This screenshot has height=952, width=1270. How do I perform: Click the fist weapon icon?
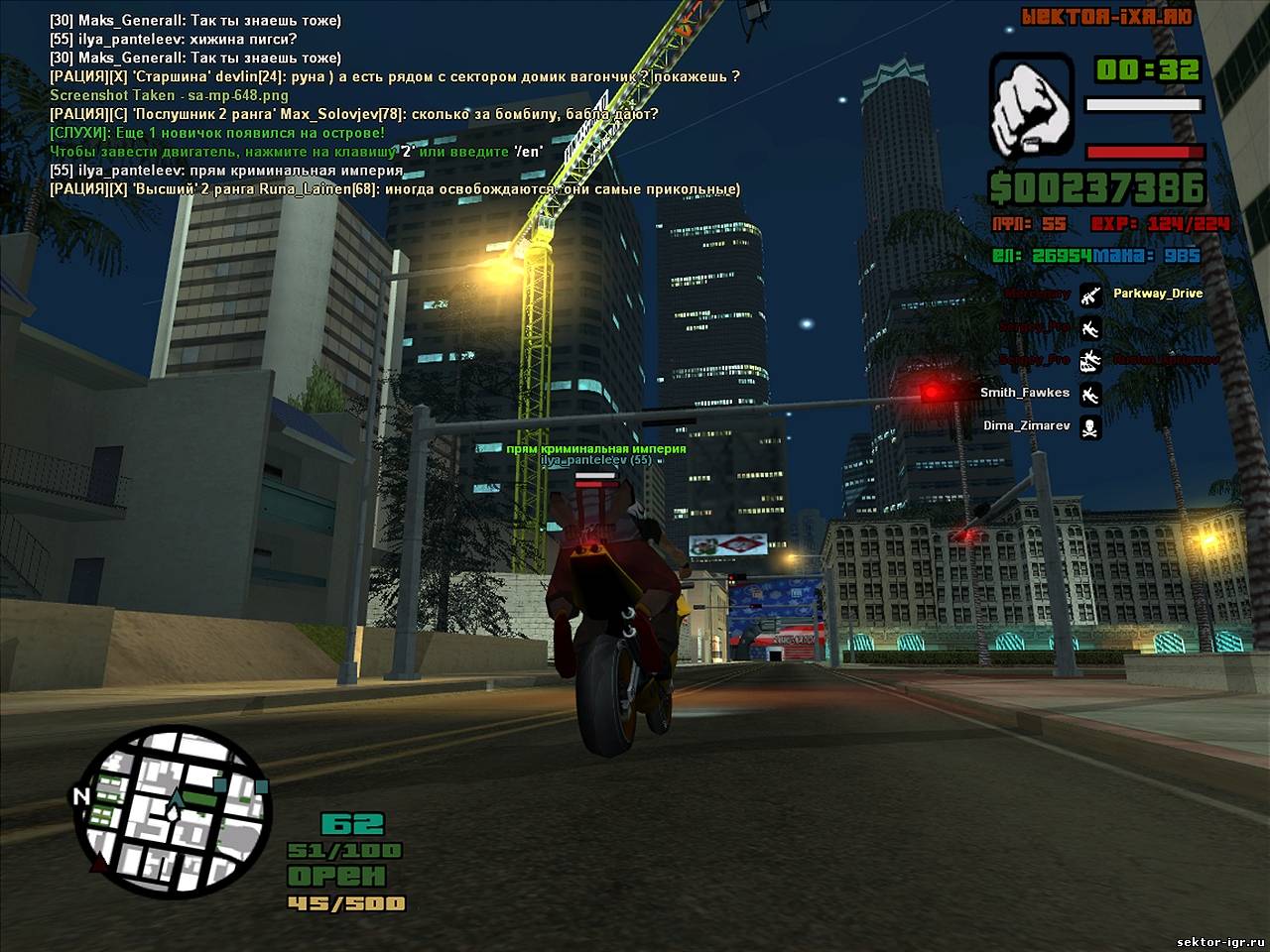coord(1033,105)
